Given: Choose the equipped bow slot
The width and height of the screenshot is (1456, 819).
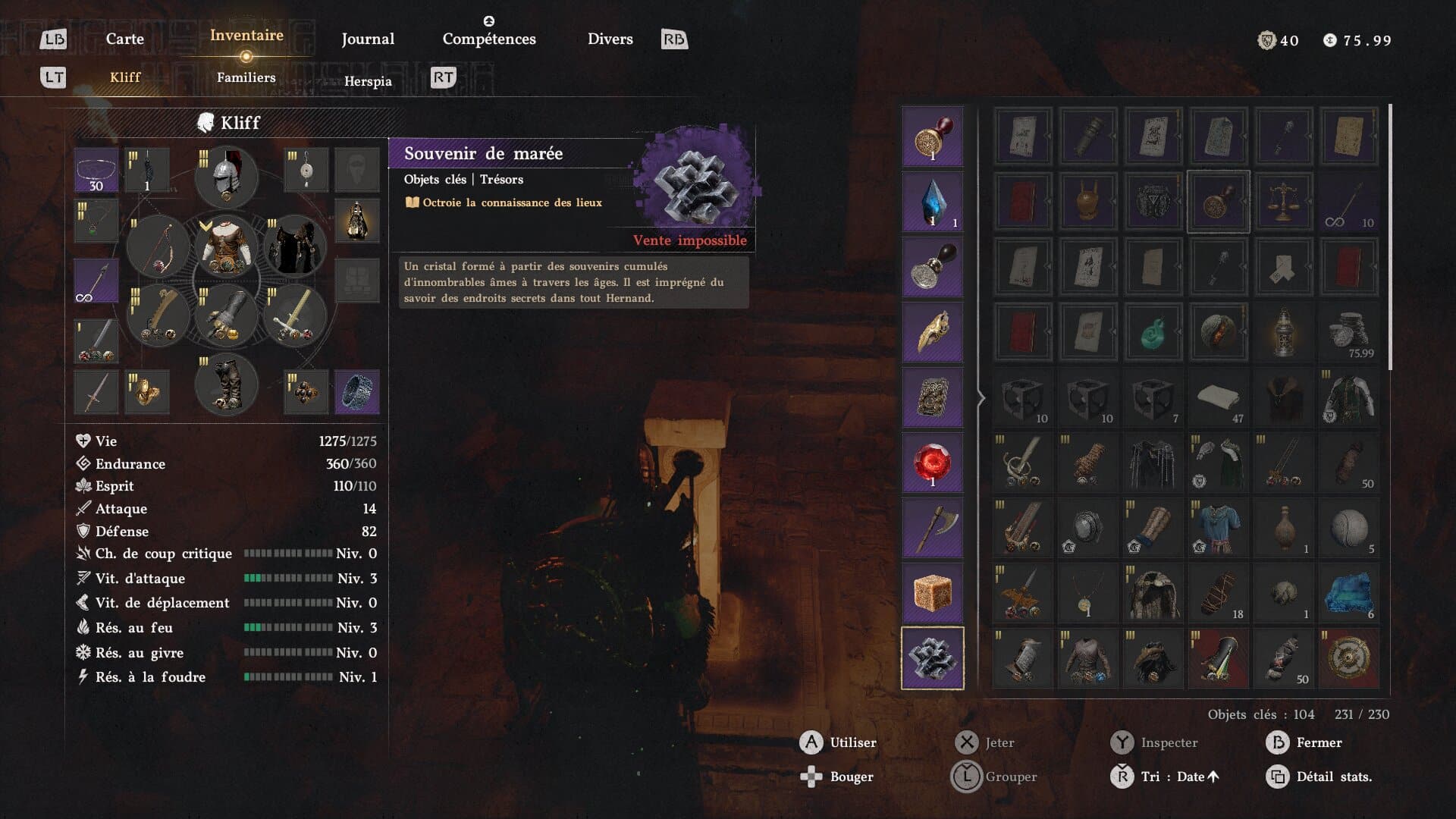Looking at the screenshot, I should [158, 247].
